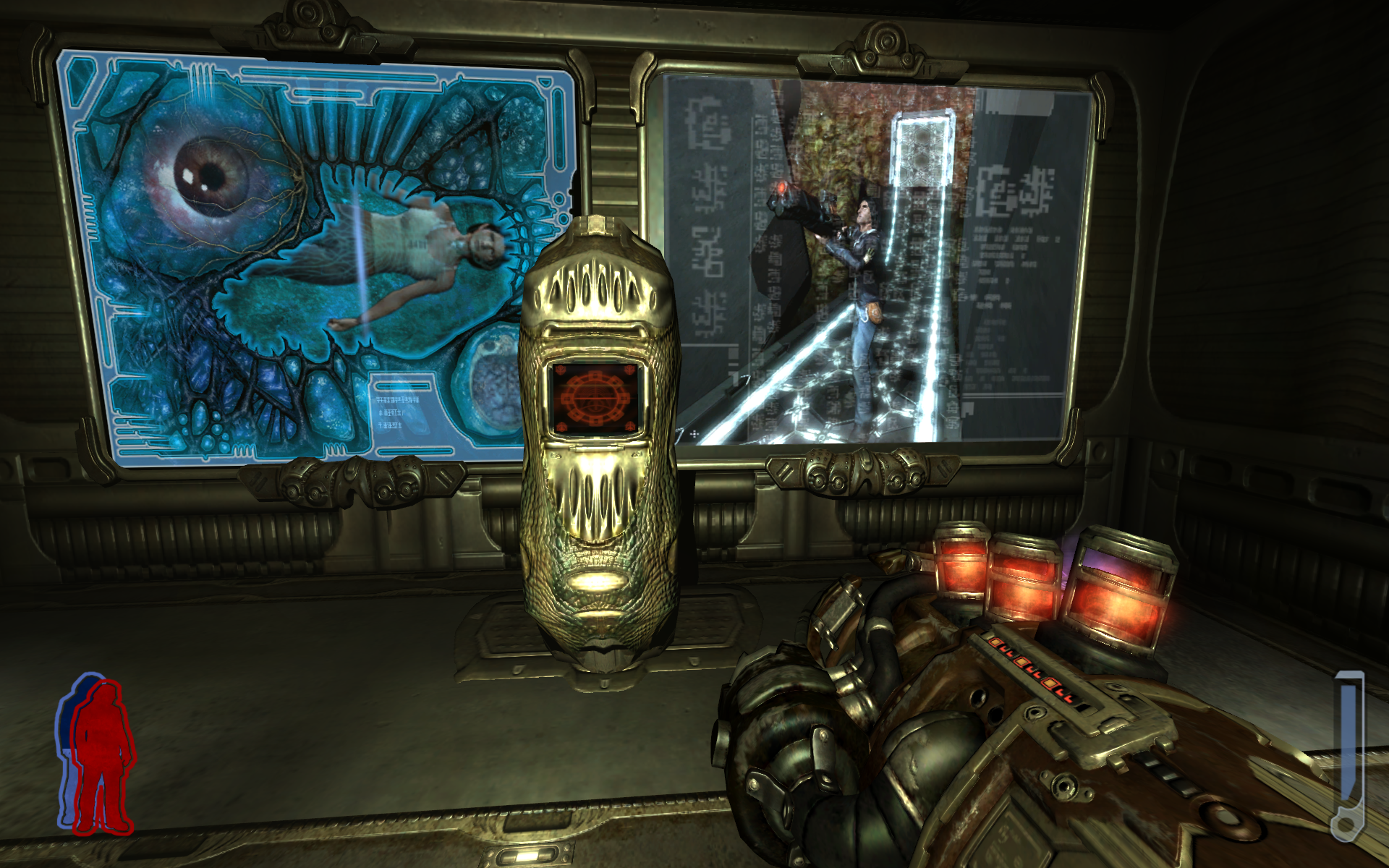This screenshot has width=1389, height=868.
Task: Open the upper segment of the red dial ring
Action: (595, 375)
